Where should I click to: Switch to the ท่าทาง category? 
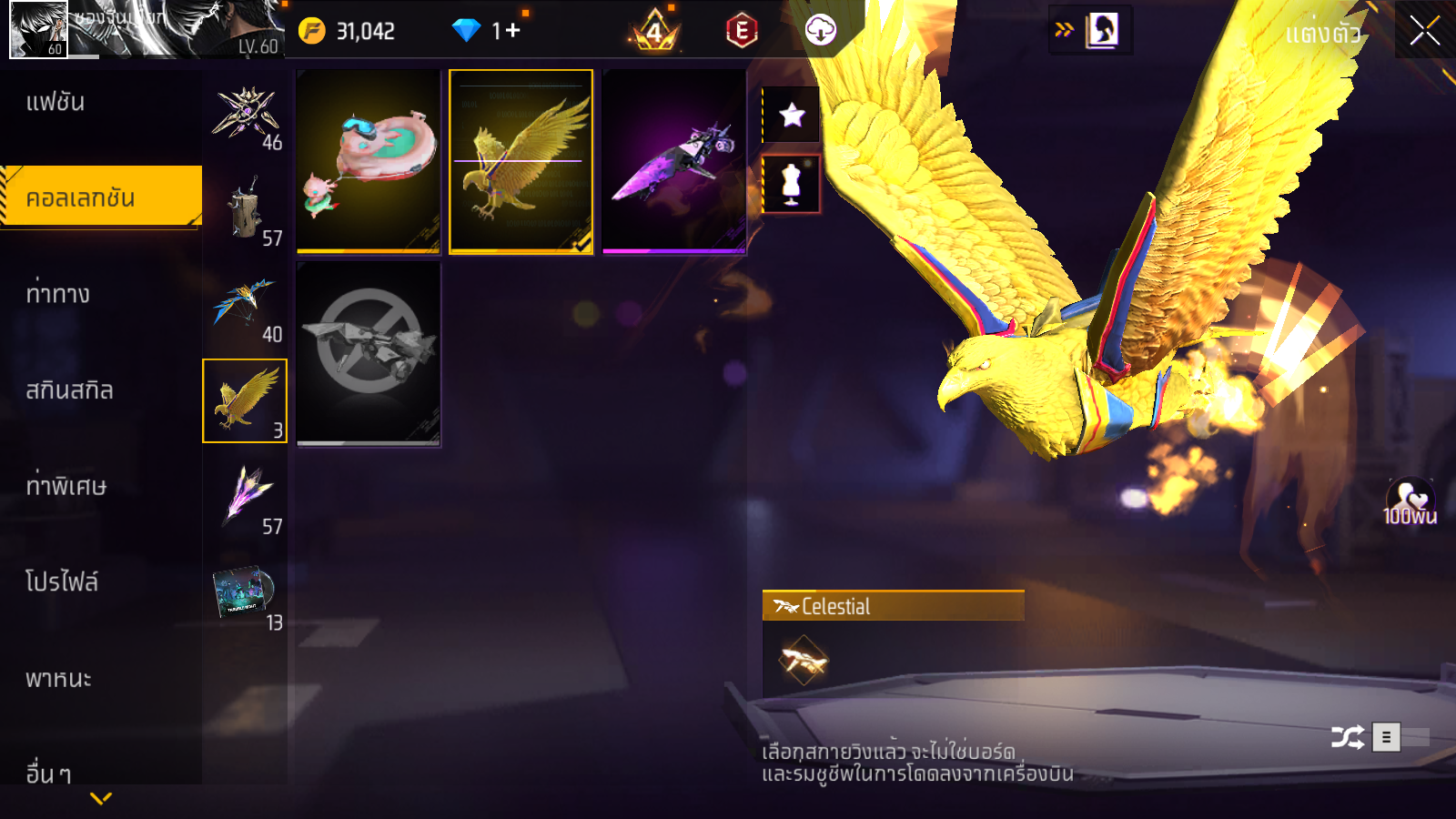point(57,294)
